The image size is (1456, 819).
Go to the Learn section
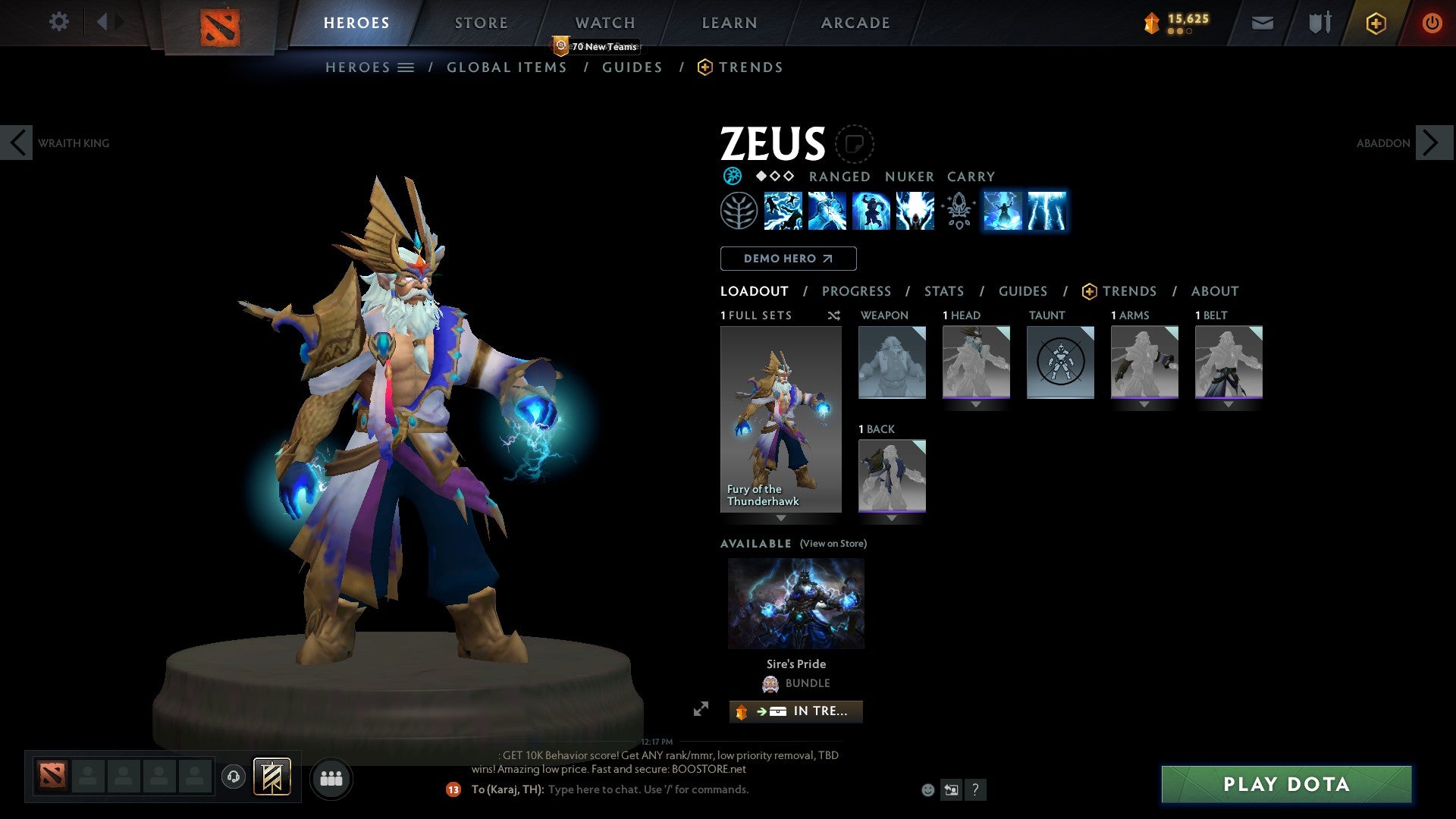point(730,23)
